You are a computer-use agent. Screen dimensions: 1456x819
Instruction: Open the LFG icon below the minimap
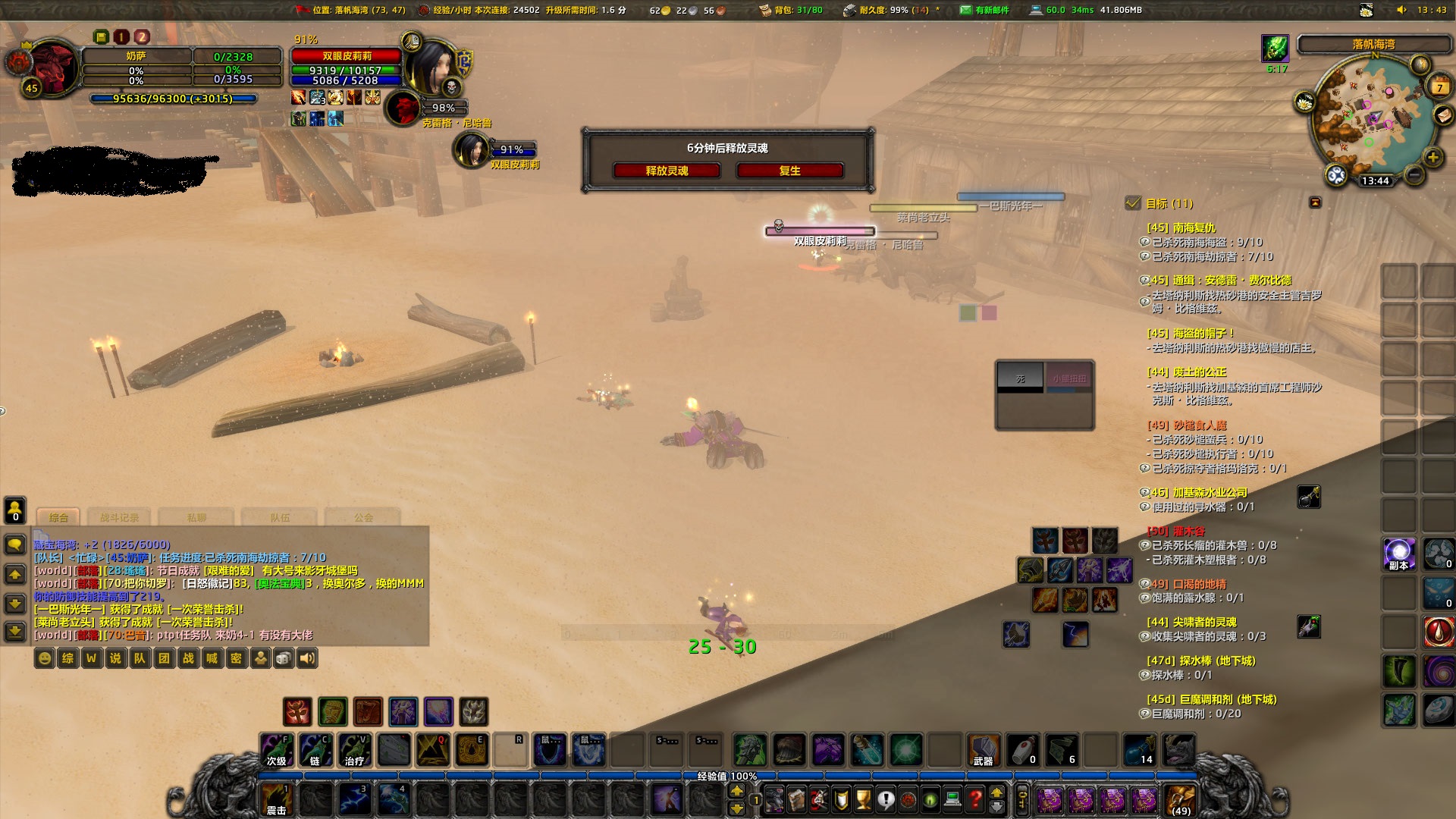(1336, 174)
